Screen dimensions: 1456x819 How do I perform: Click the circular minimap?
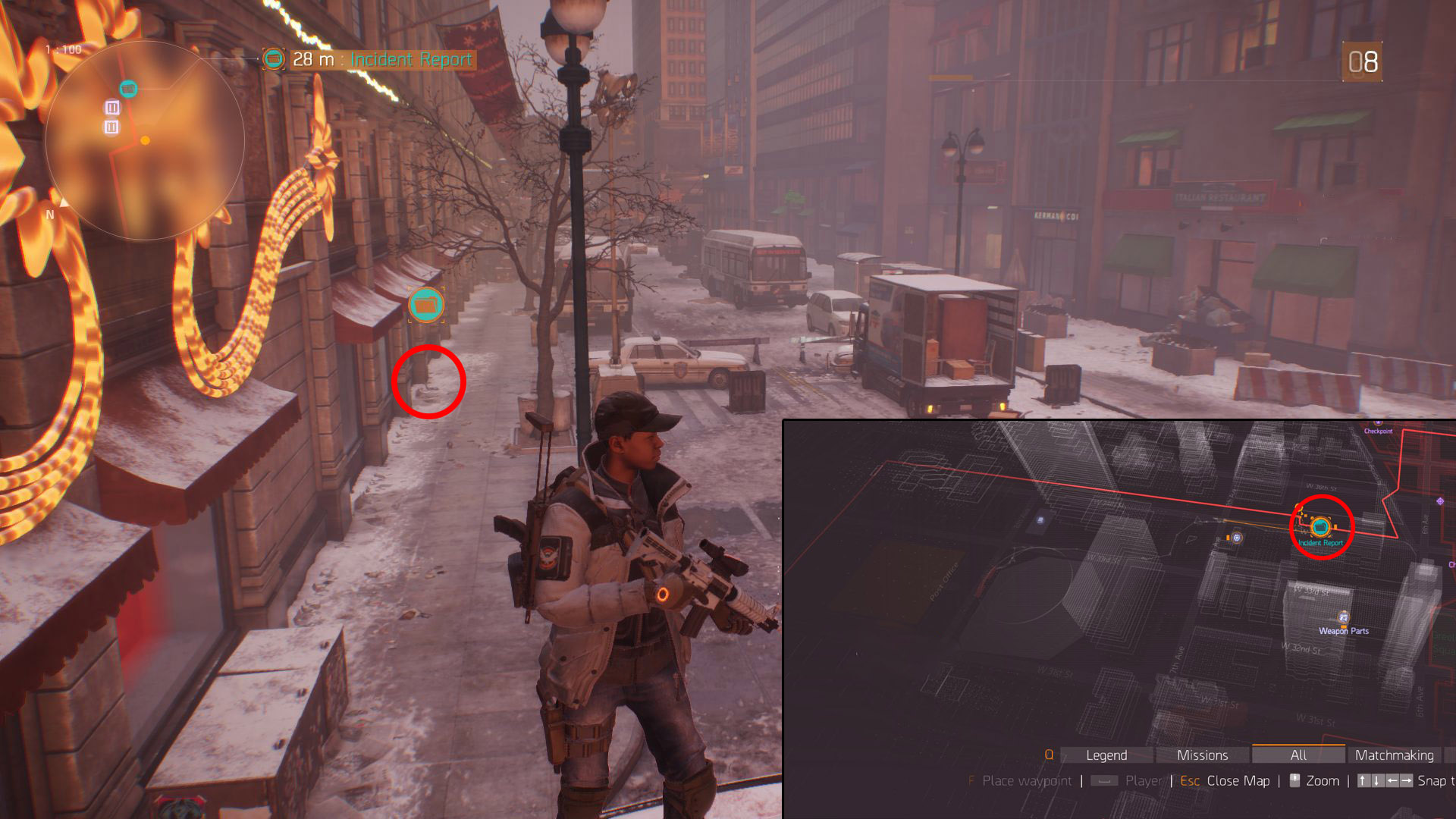[x=145, y=140]
